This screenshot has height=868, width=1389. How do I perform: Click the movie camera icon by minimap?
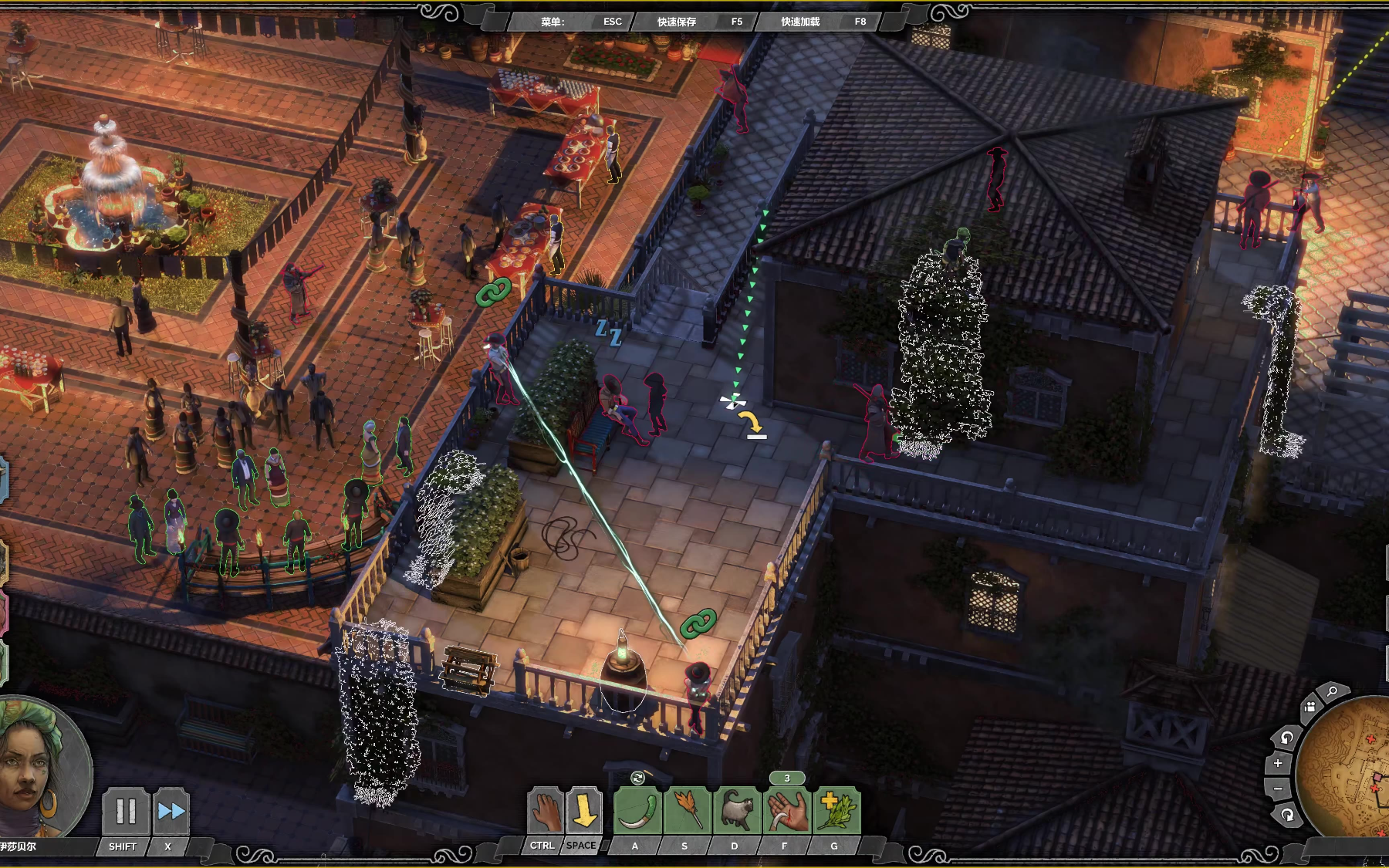(1310, 707)
